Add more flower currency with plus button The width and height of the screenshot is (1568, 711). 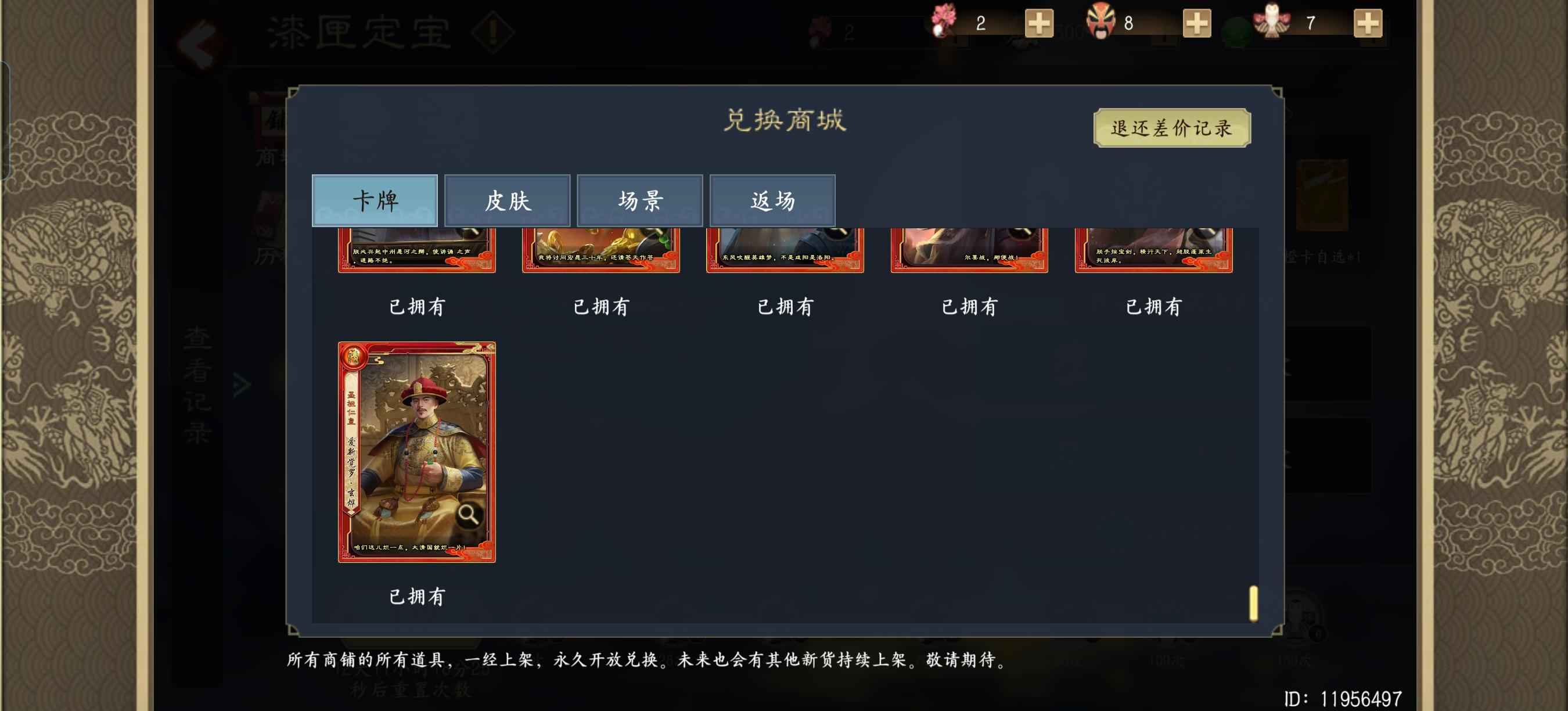tap(1038, 24)
